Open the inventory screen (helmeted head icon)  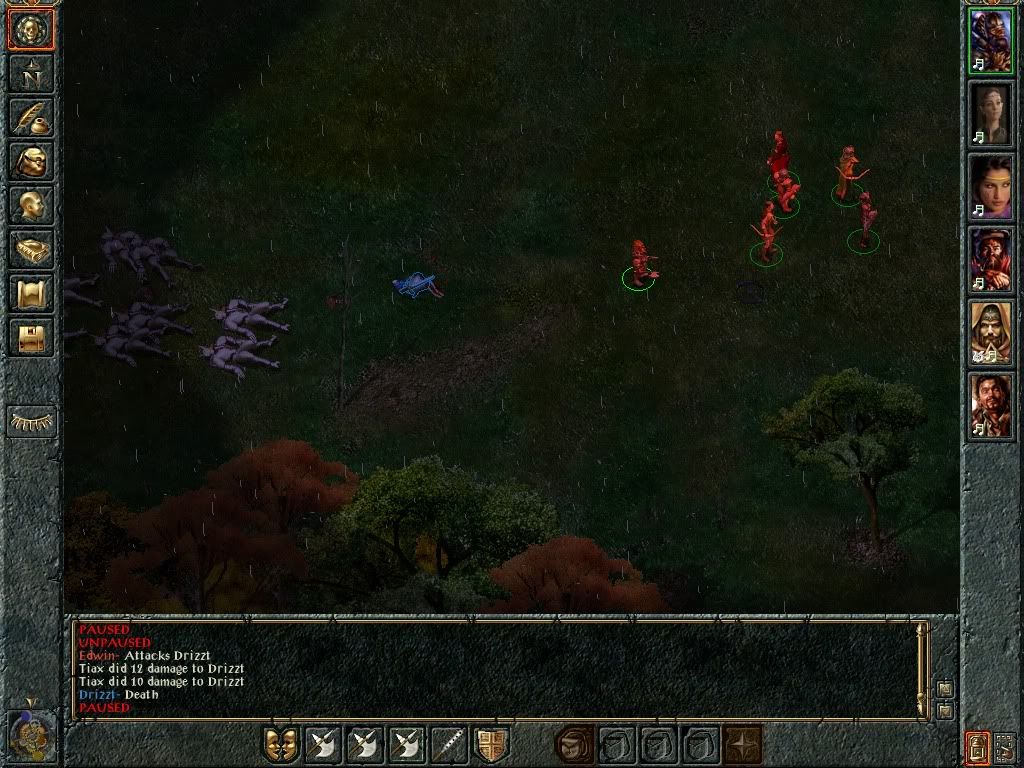coord(31,161)
